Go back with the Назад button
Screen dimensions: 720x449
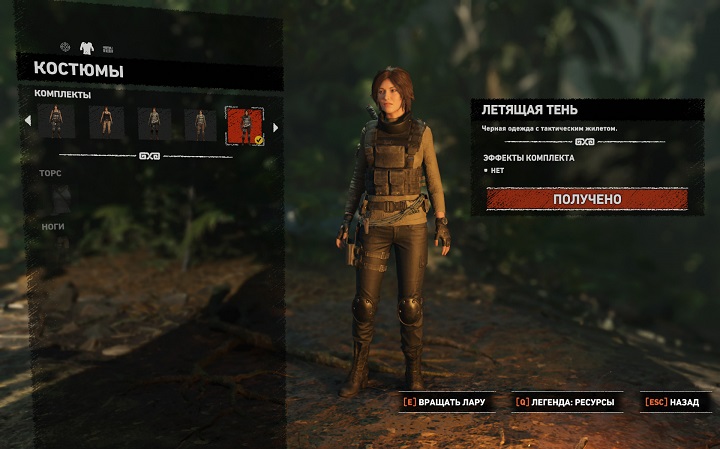click(677, 403)
